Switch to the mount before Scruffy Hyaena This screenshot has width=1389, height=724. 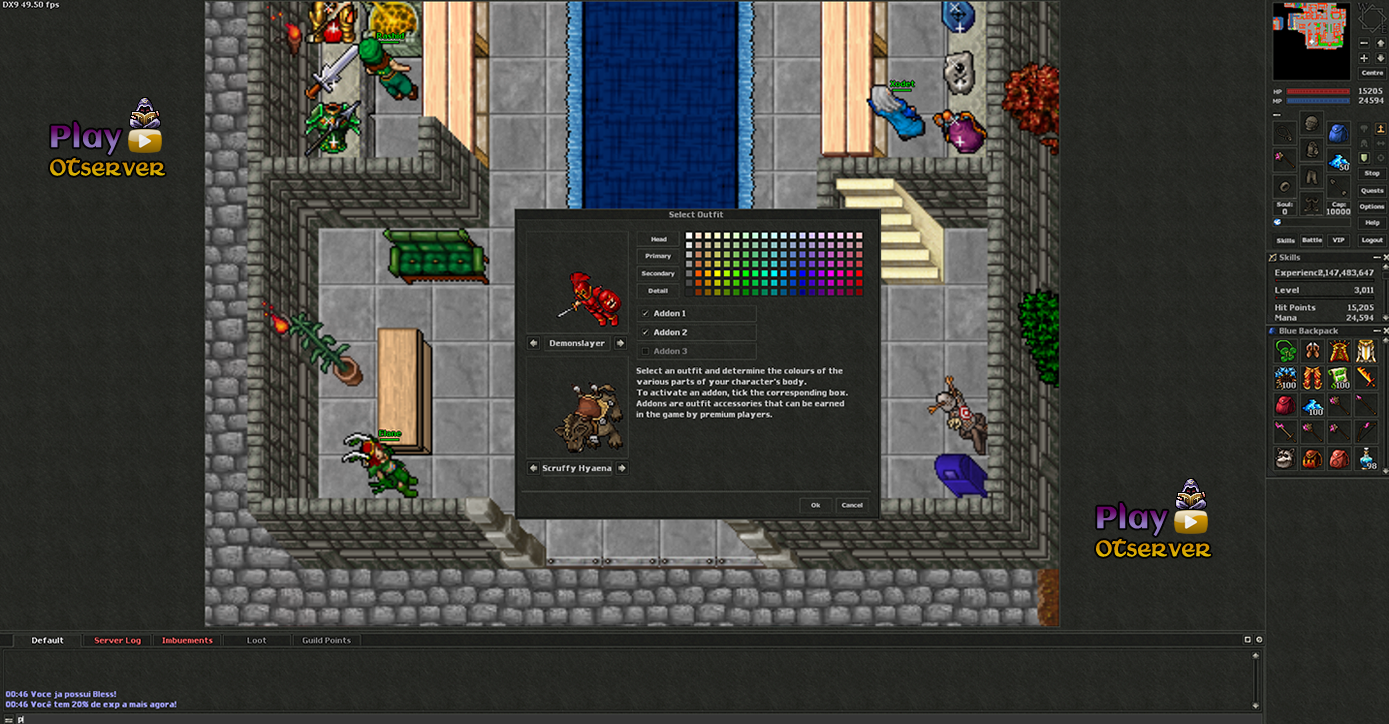pos(534,468)
